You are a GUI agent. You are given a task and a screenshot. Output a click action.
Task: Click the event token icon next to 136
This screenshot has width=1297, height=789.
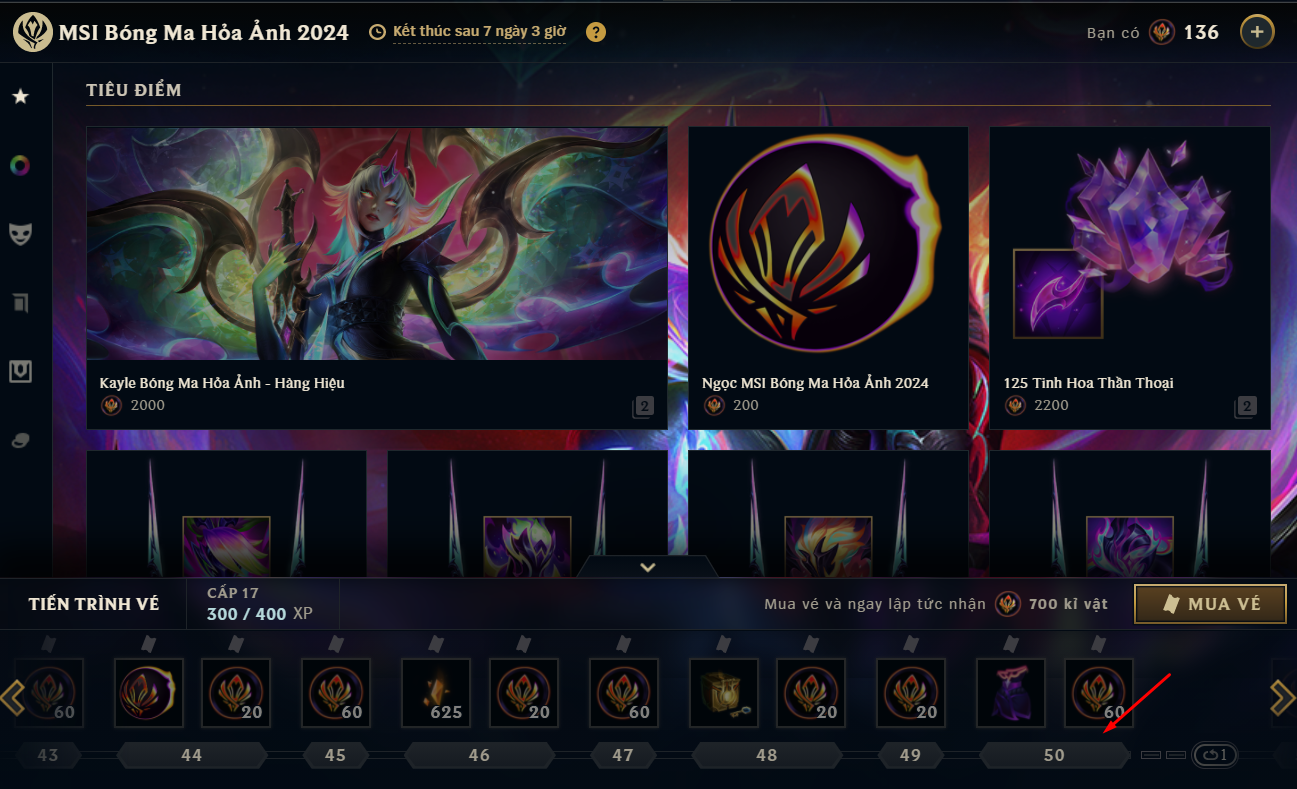pyautogui.click(x=1161, y=31)
